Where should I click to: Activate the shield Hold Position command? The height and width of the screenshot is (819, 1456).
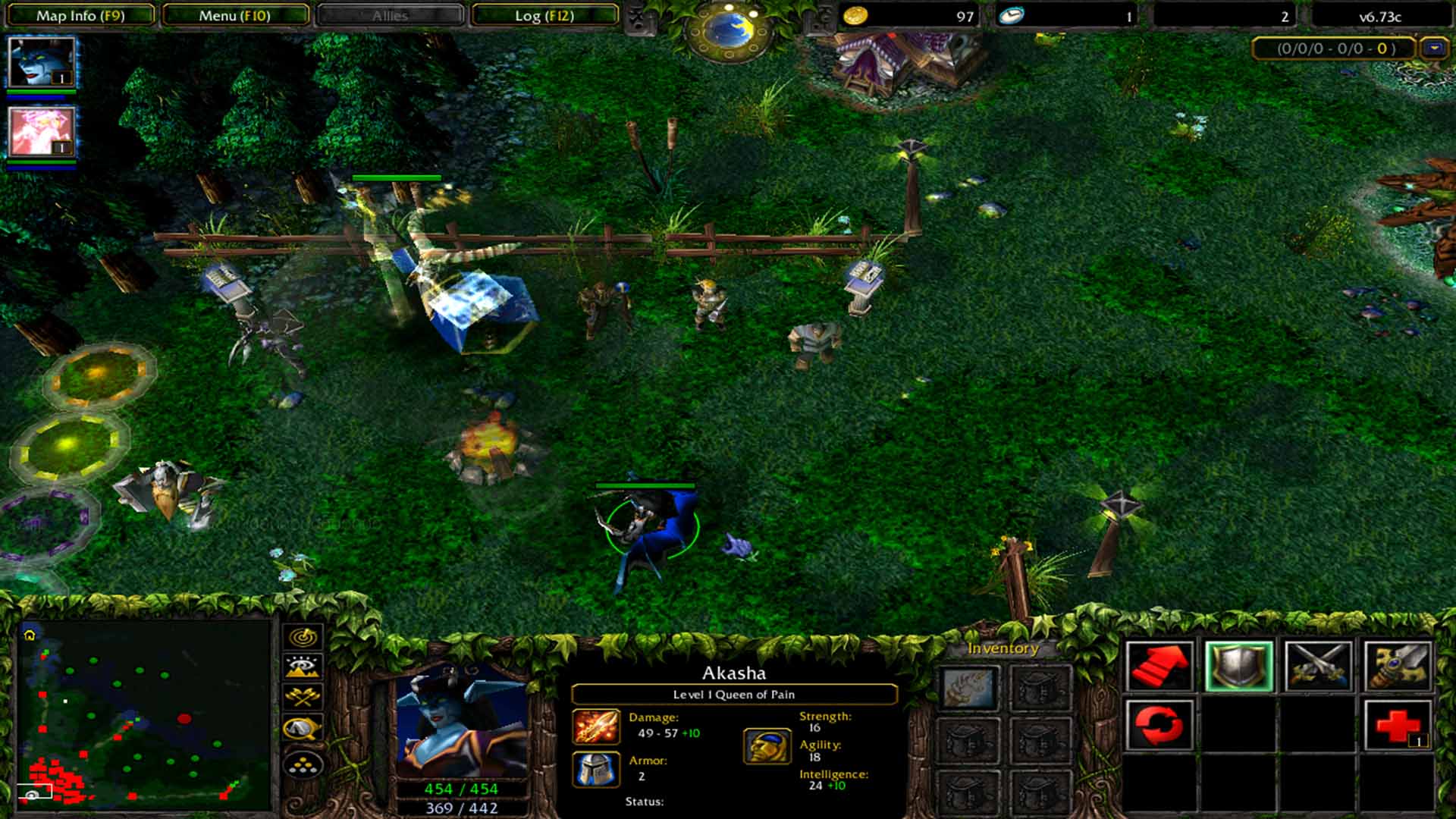coord(1239,667)
